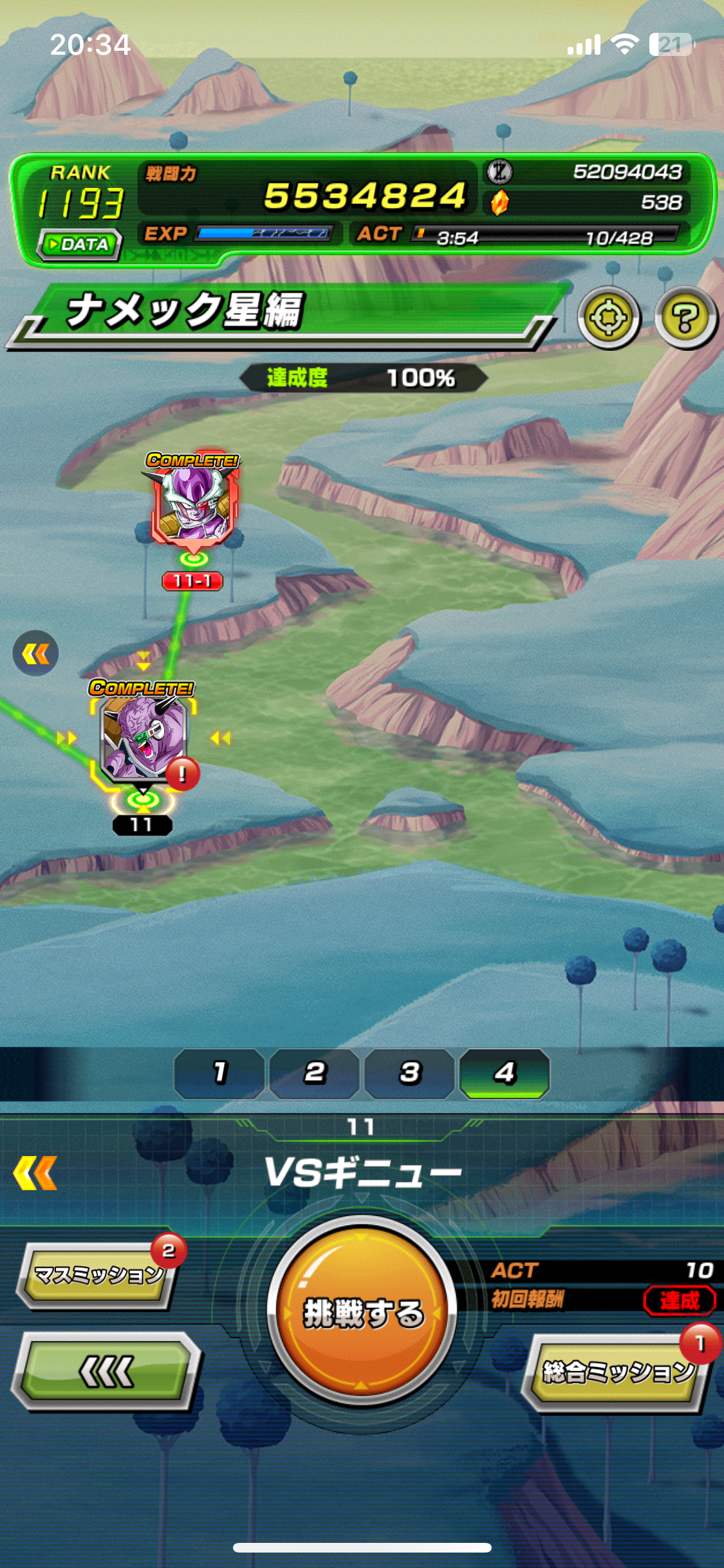Image resolution: width=724 pixels, height=1568 pixels.
Task: Go to previous stage with yellow arrows beside VSギニュー
Action: [35, 1173]
